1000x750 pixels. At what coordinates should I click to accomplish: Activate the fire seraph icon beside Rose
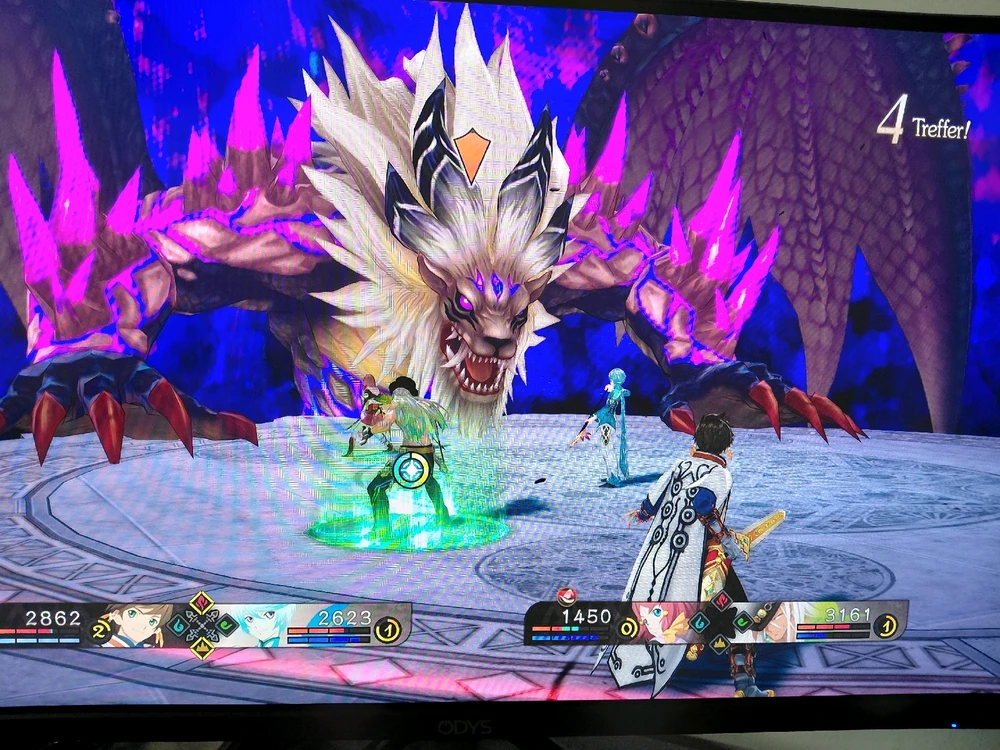point(721,600)
